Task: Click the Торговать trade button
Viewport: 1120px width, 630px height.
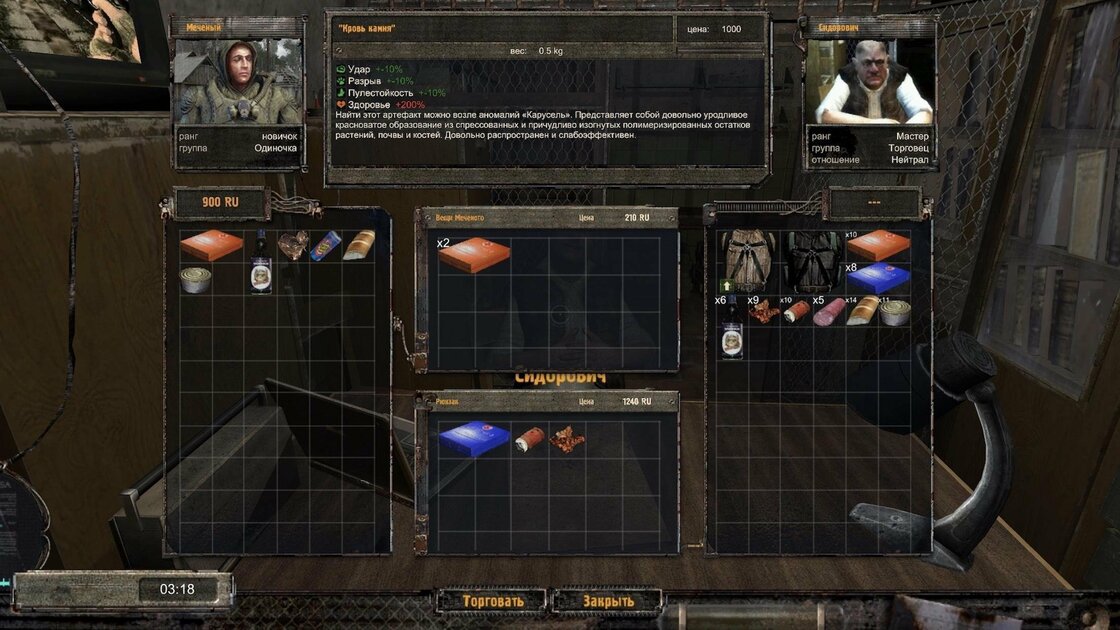Action: 492,601
